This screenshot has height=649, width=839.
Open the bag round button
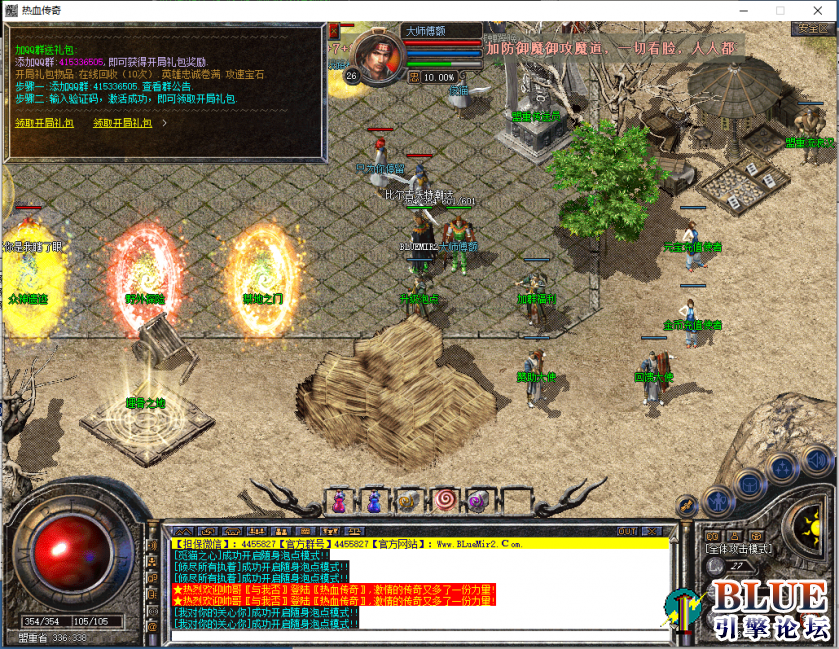pos(749,484)
